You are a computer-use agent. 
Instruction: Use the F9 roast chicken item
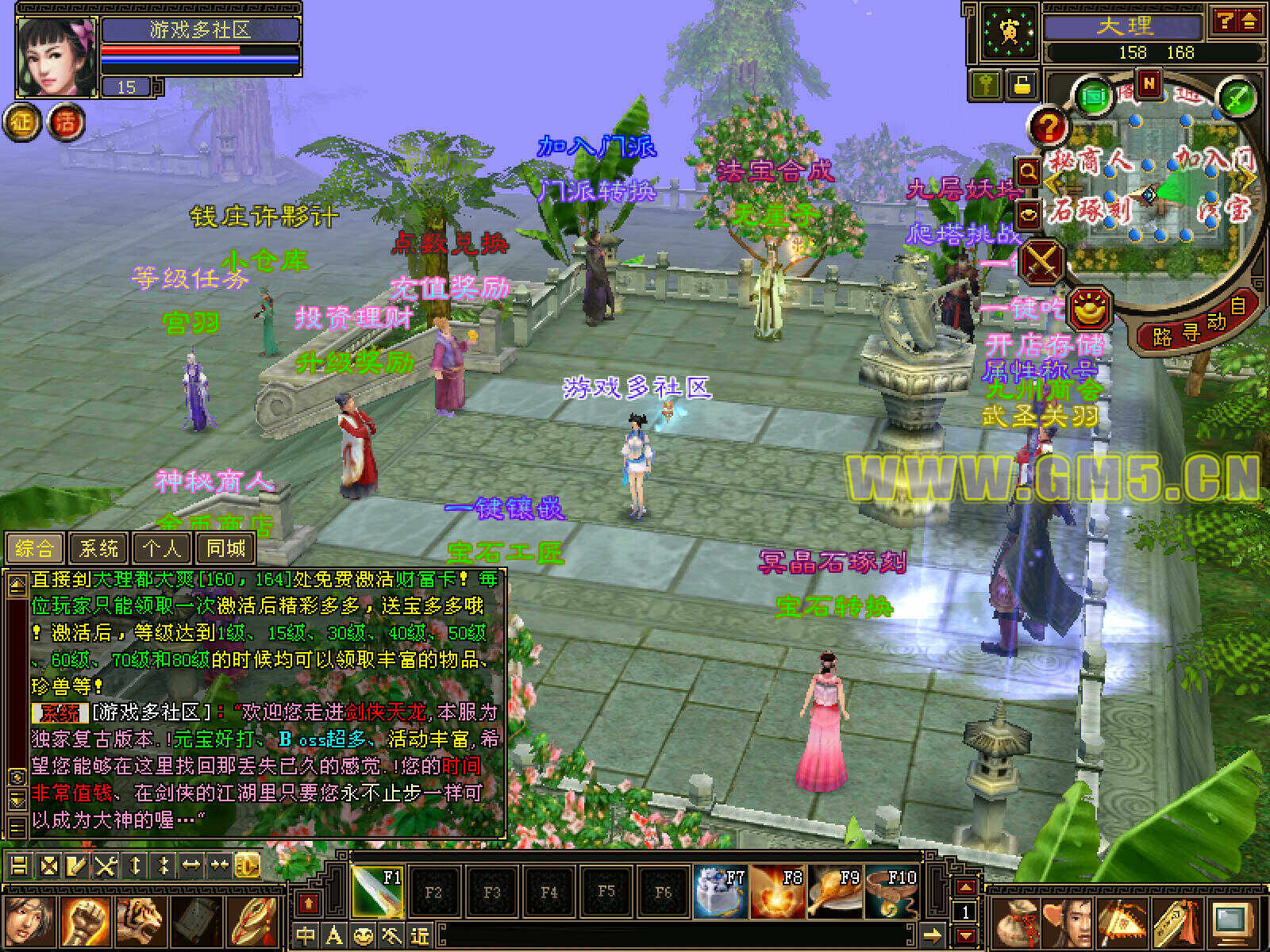point(834,891)
